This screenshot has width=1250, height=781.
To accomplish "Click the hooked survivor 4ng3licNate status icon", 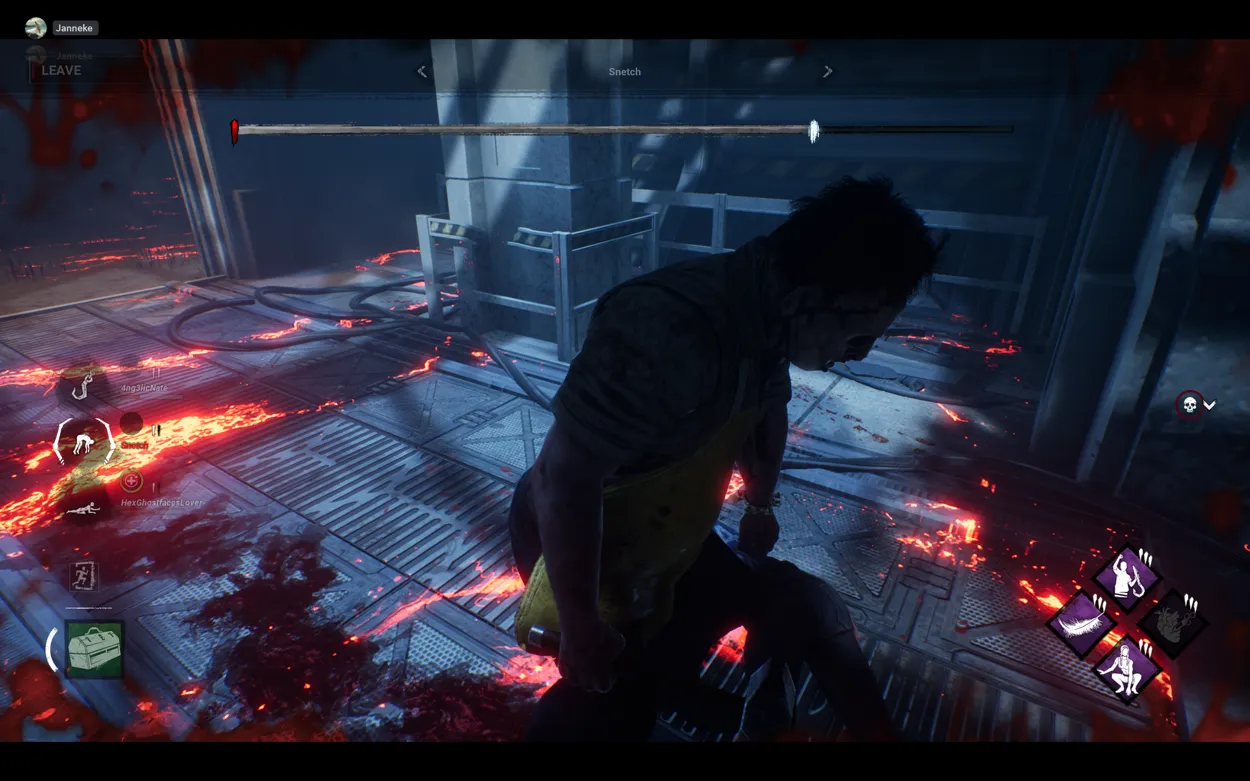I will (88, 386).
